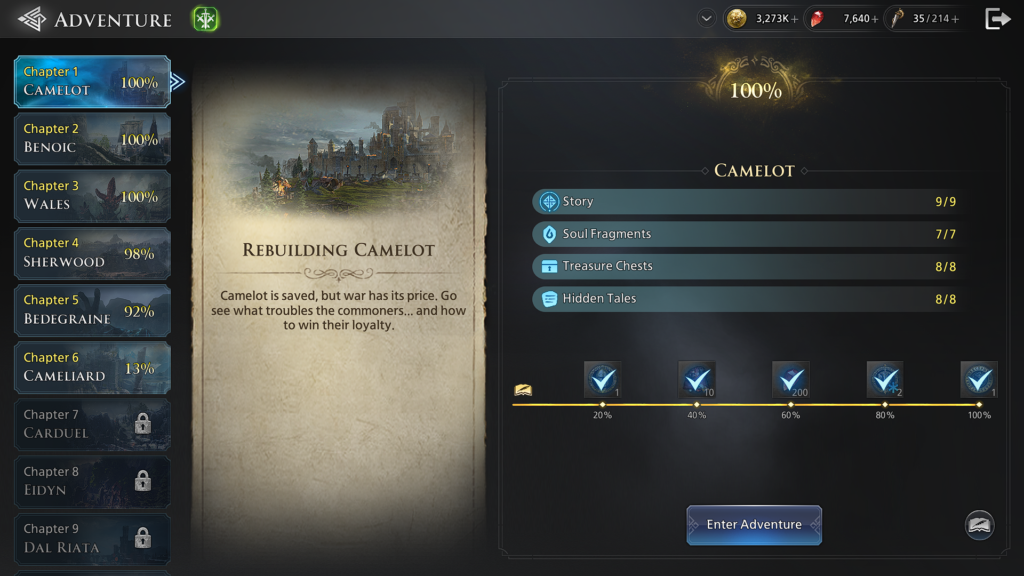Exit the Adventure screen via the exit icon
This screenshot has width=1024, height=576.
pyautogui.click(x=997, y=19)
